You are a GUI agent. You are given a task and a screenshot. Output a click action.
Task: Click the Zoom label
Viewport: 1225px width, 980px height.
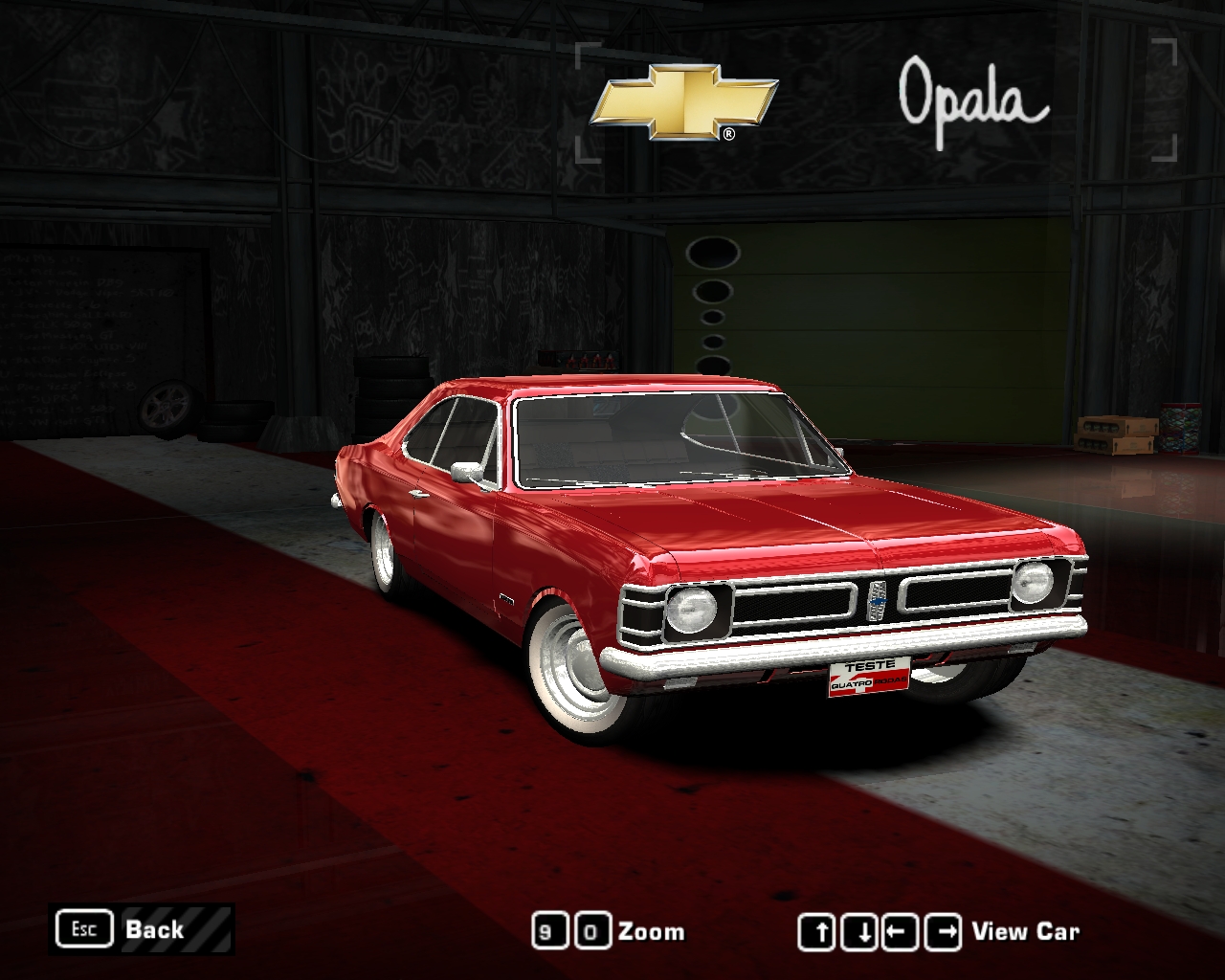coord(650,929)
